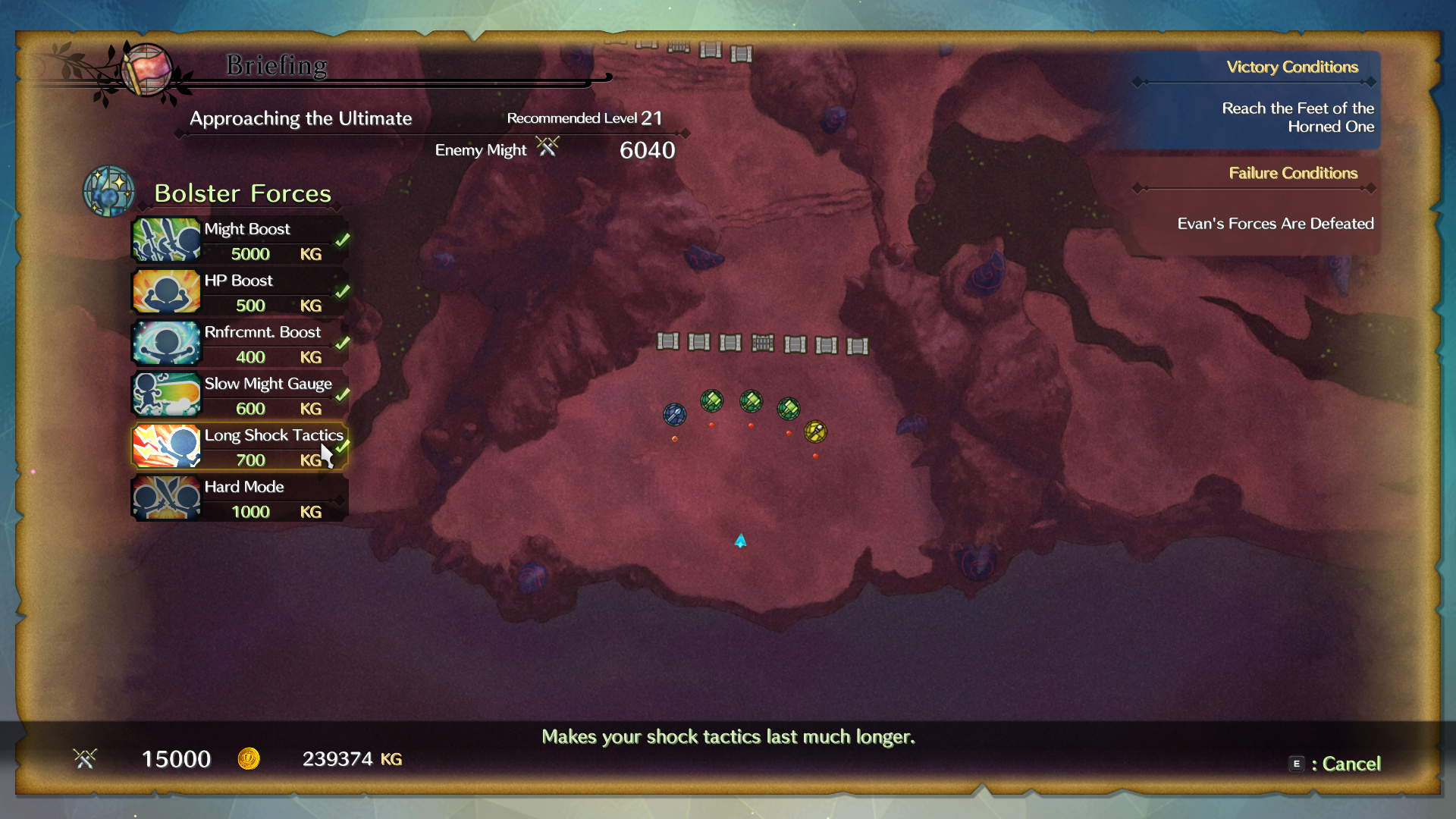Viewport: 1456px width, 819px height.
Task: Toggle Slow Might Gauge
Action: tap(240, 395)
